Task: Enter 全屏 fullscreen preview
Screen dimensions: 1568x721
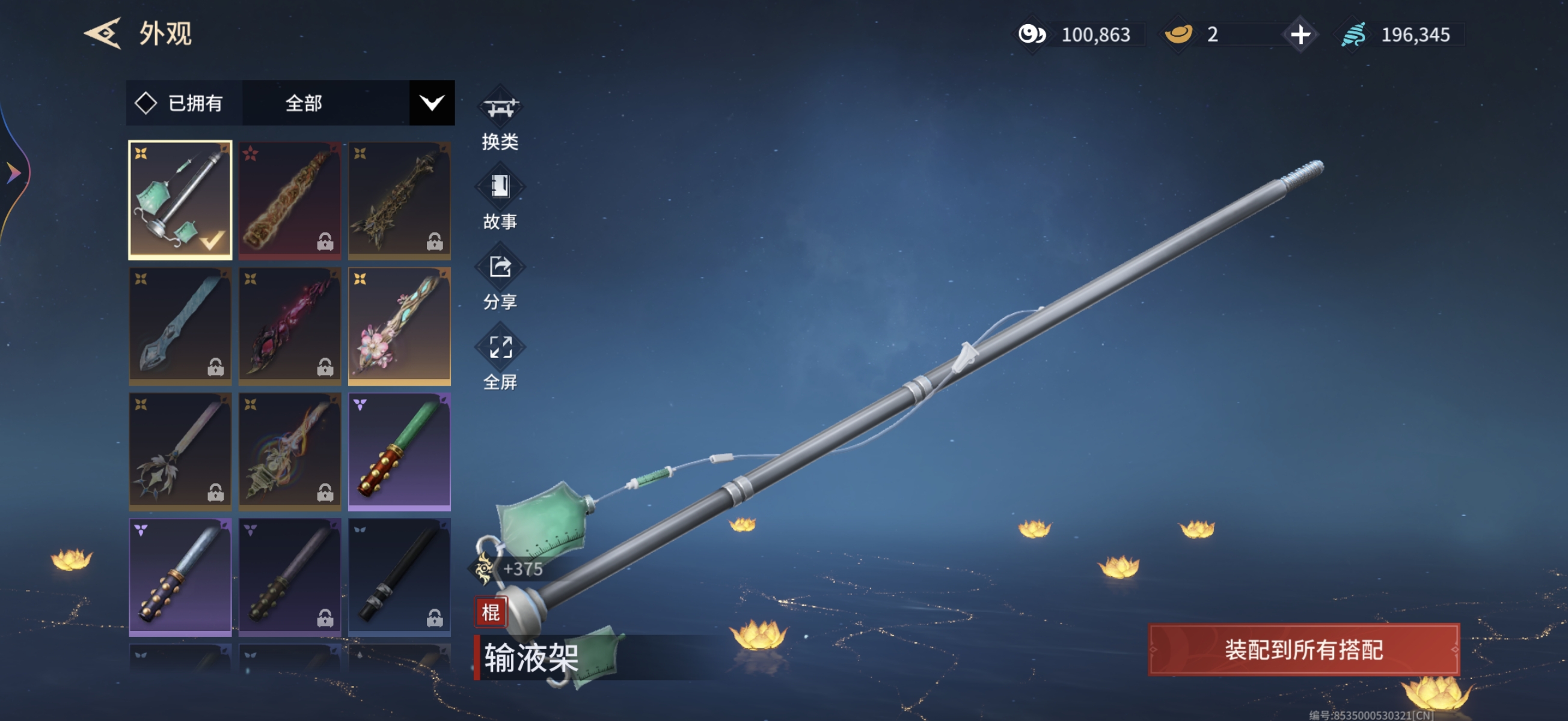Action: (500, 362)
